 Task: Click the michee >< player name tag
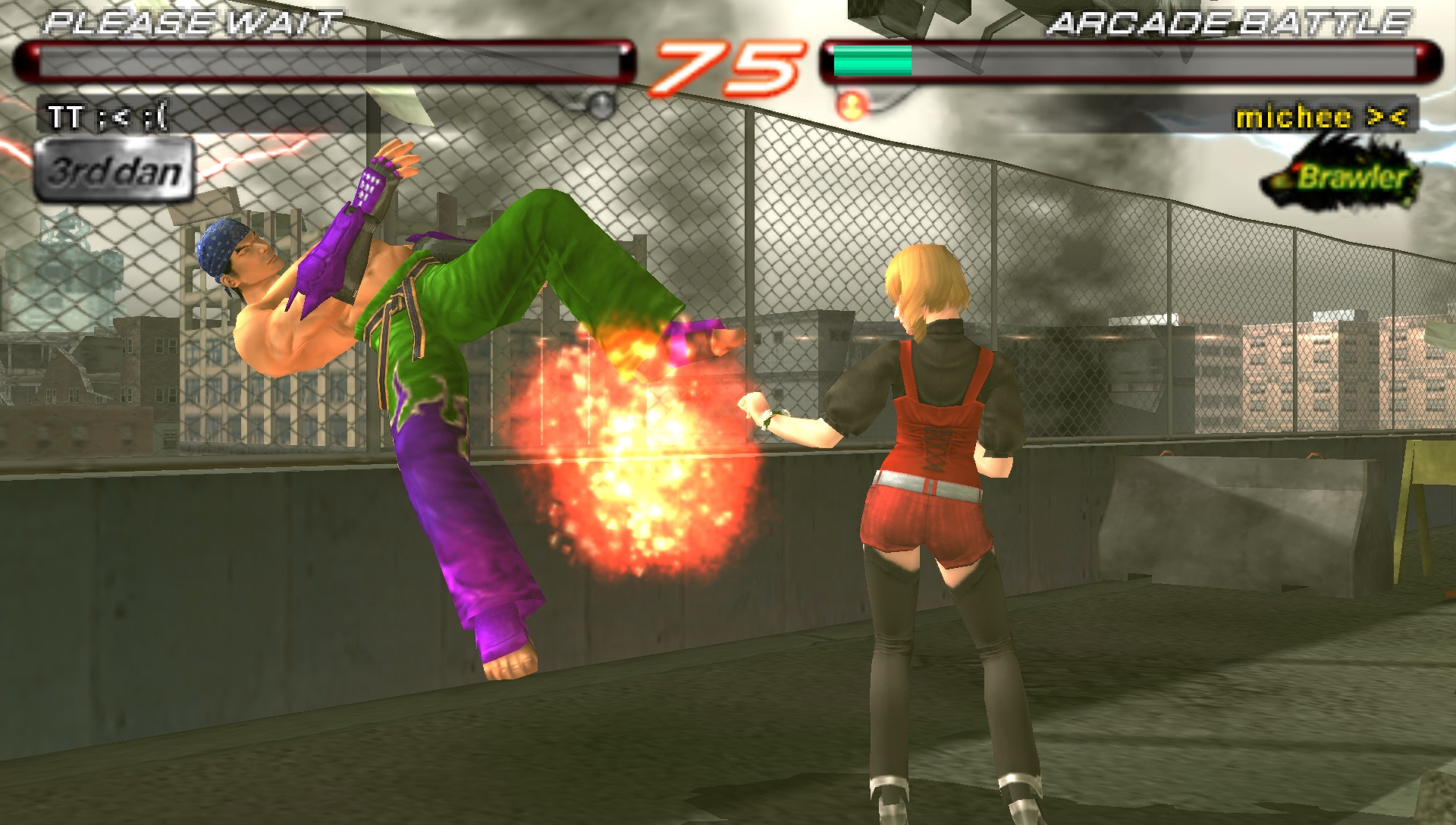(x=1320, y=117)
